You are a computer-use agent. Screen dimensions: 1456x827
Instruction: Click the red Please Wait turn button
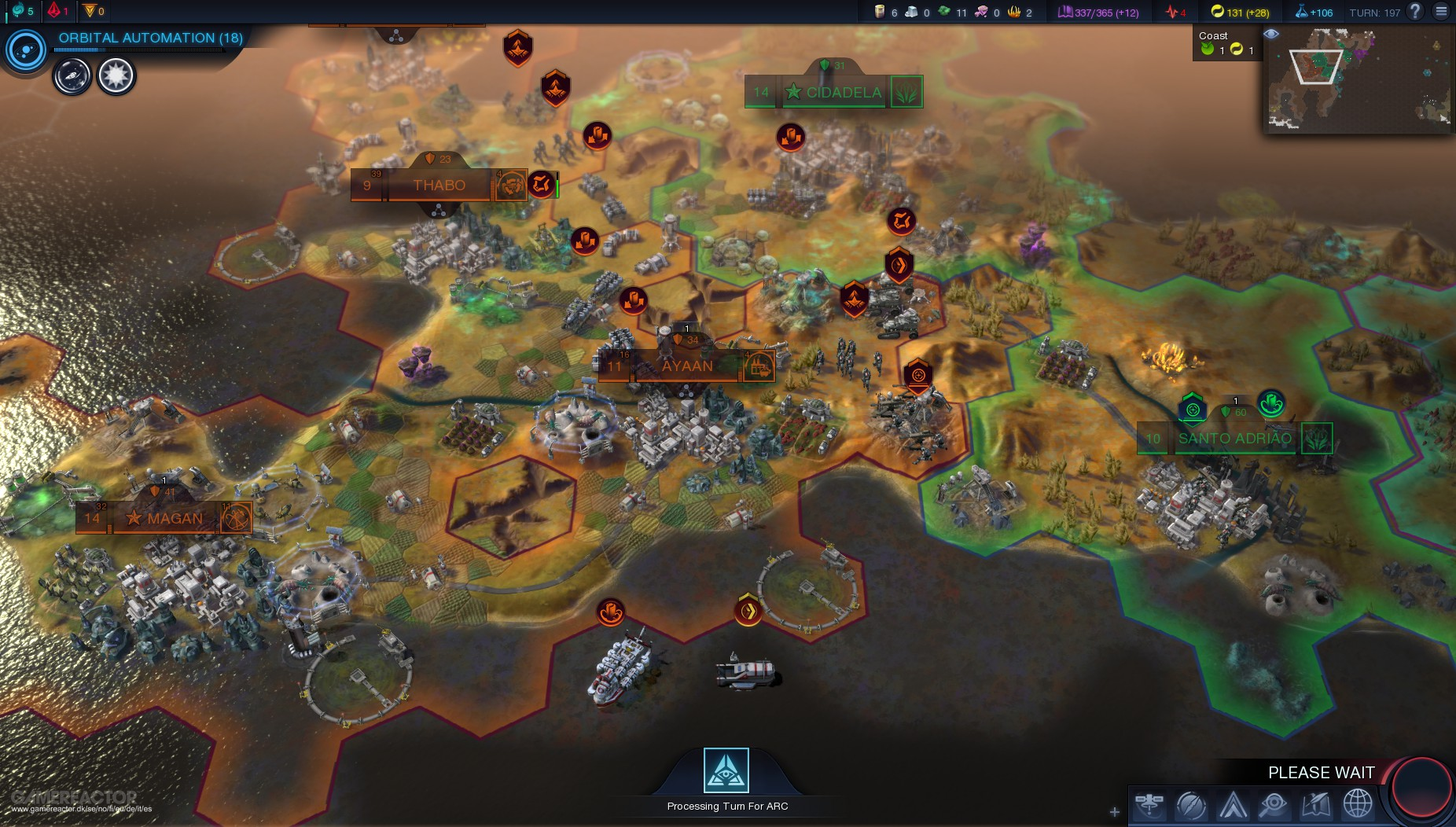point(1422,787)
